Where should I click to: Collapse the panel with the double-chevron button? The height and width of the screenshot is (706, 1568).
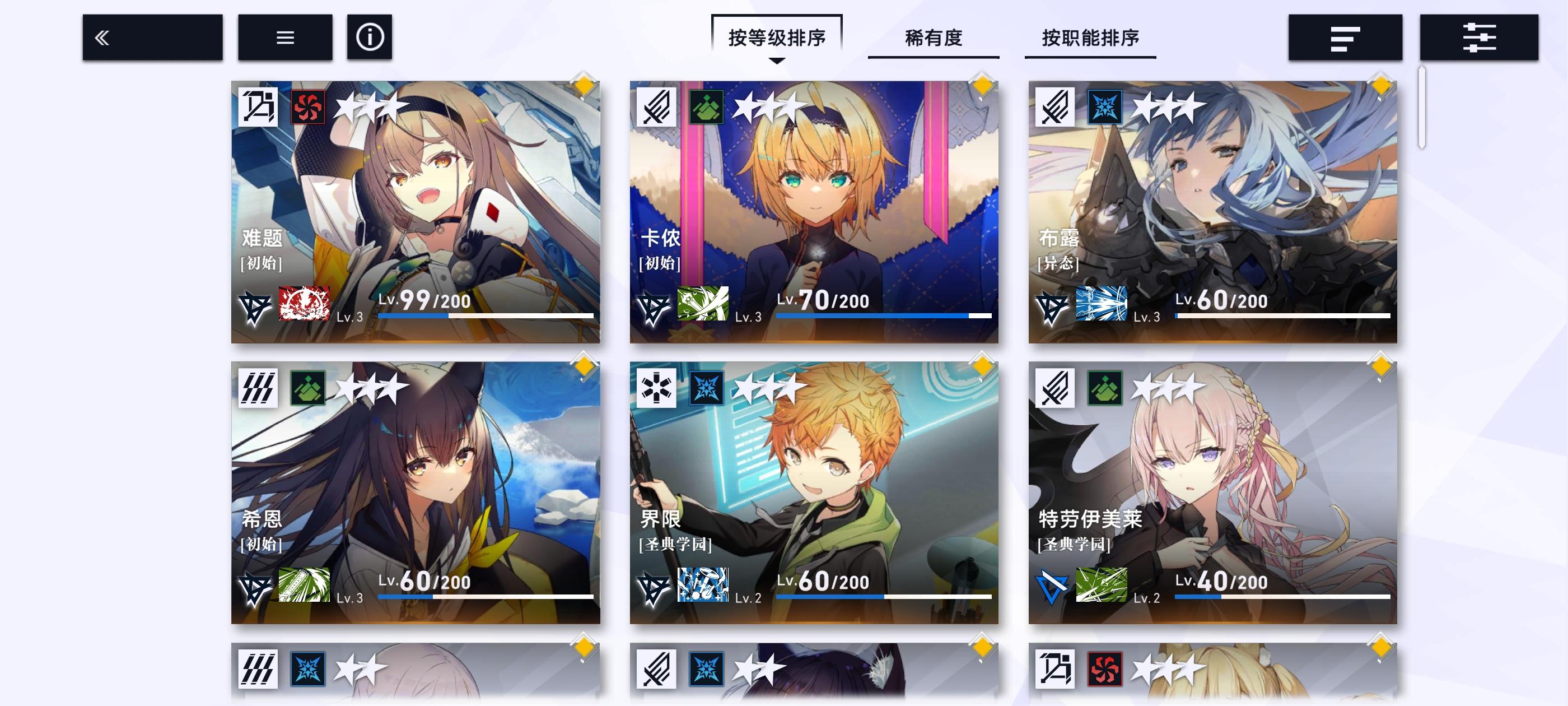(153, 37)
